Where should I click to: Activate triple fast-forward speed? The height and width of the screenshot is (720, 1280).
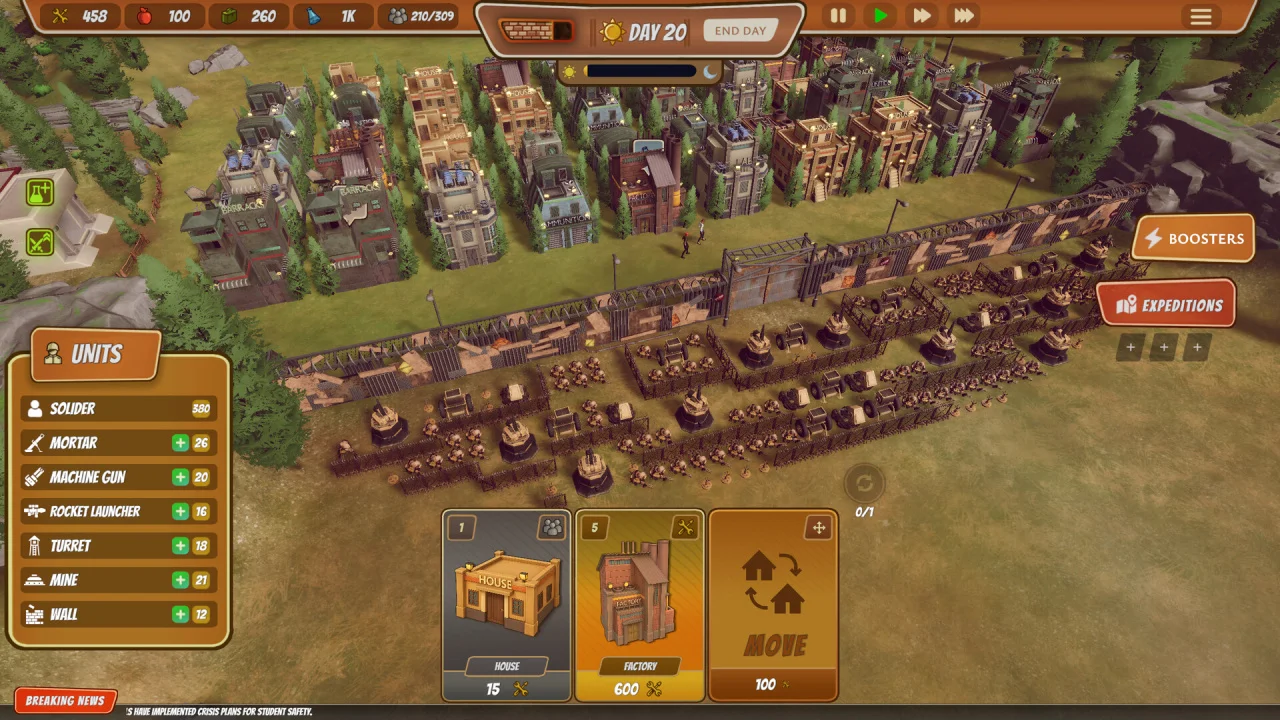coord(964,16)
